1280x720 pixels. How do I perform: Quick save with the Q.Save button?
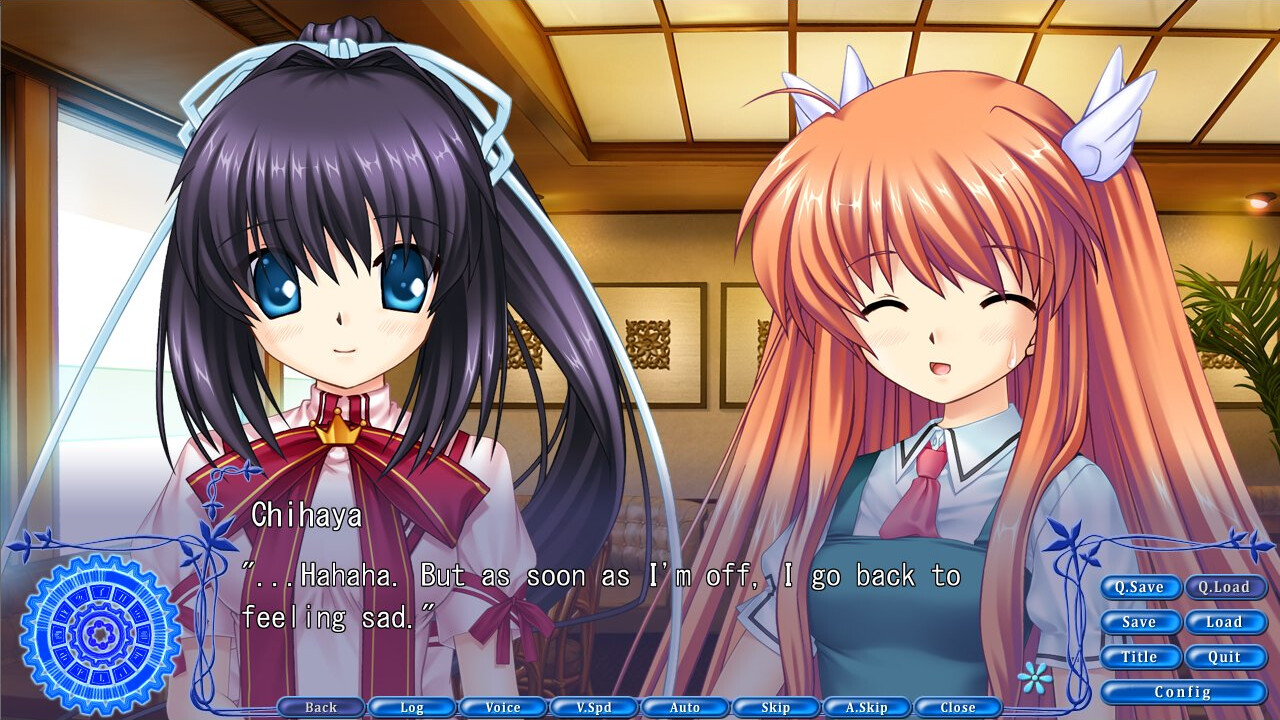click(x=1140, y=588)
